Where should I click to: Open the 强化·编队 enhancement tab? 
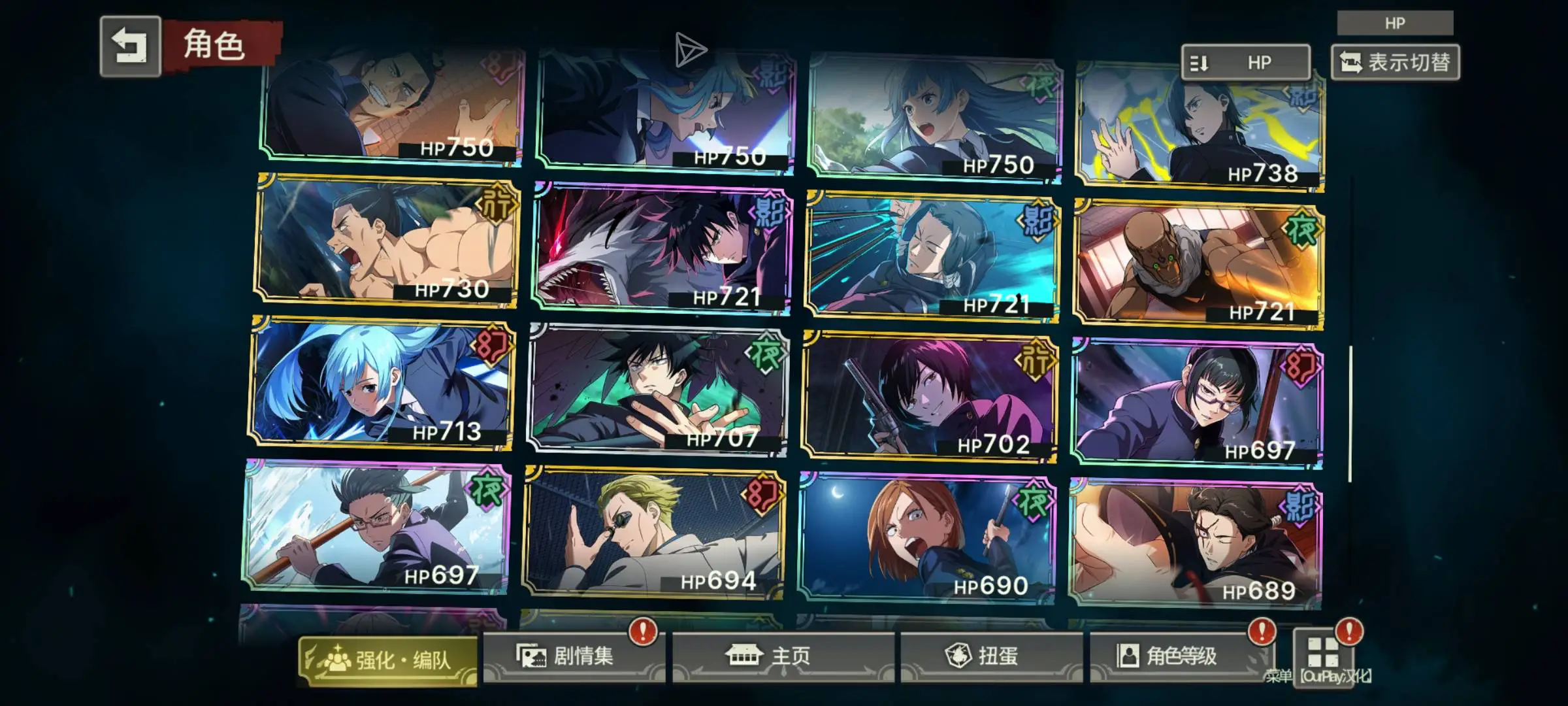click(x=388, y=660)
